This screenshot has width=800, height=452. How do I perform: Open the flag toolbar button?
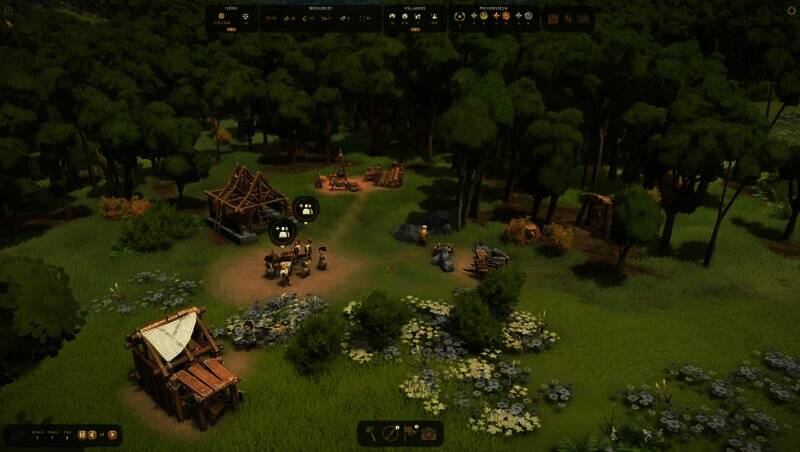click(x=410, y=433)
